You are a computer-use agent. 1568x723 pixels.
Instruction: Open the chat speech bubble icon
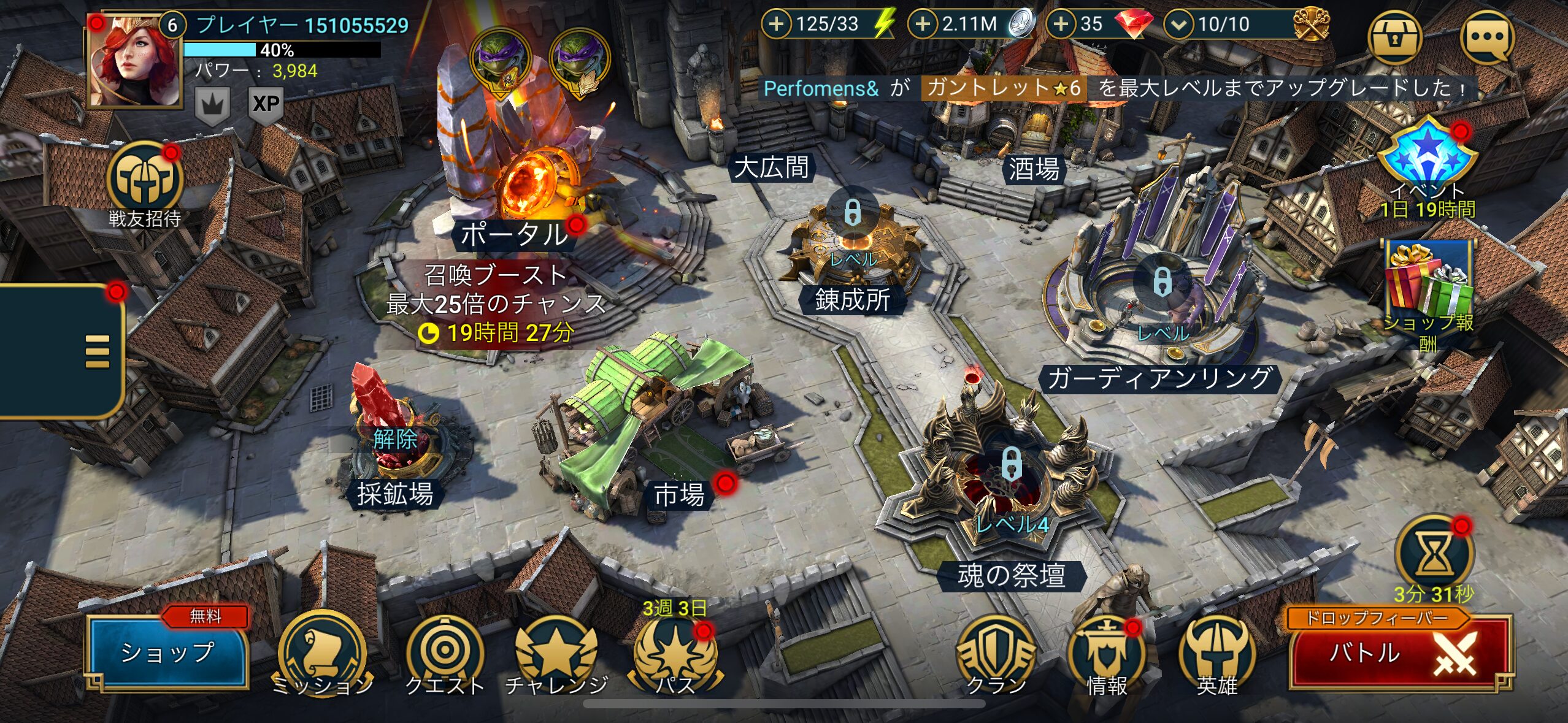[1487, 38]
